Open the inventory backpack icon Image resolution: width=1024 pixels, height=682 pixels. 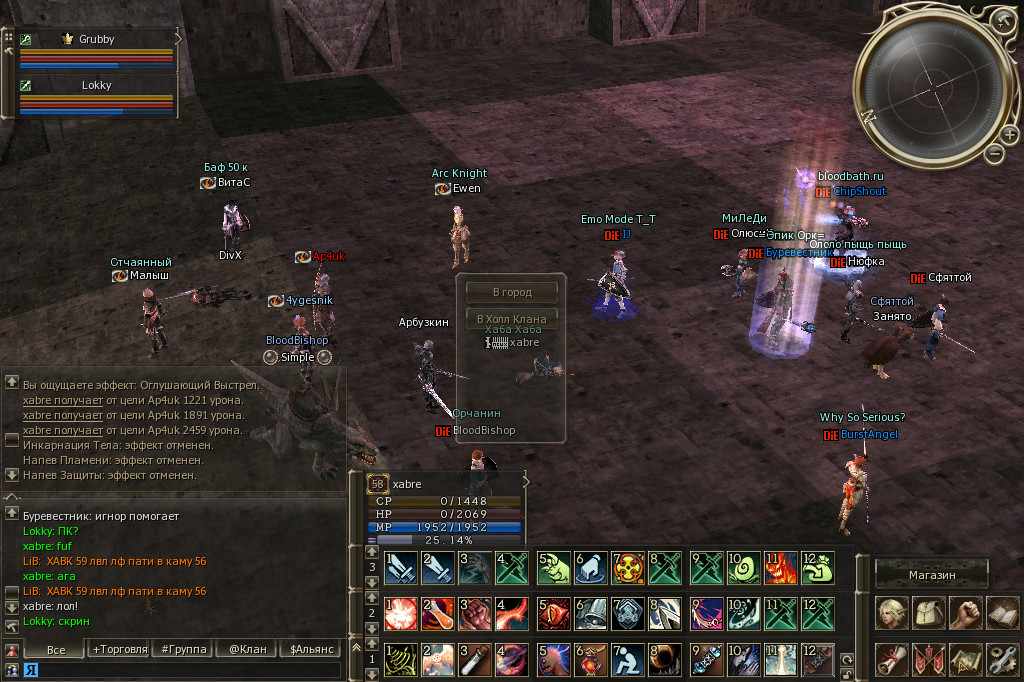[929, 613]
